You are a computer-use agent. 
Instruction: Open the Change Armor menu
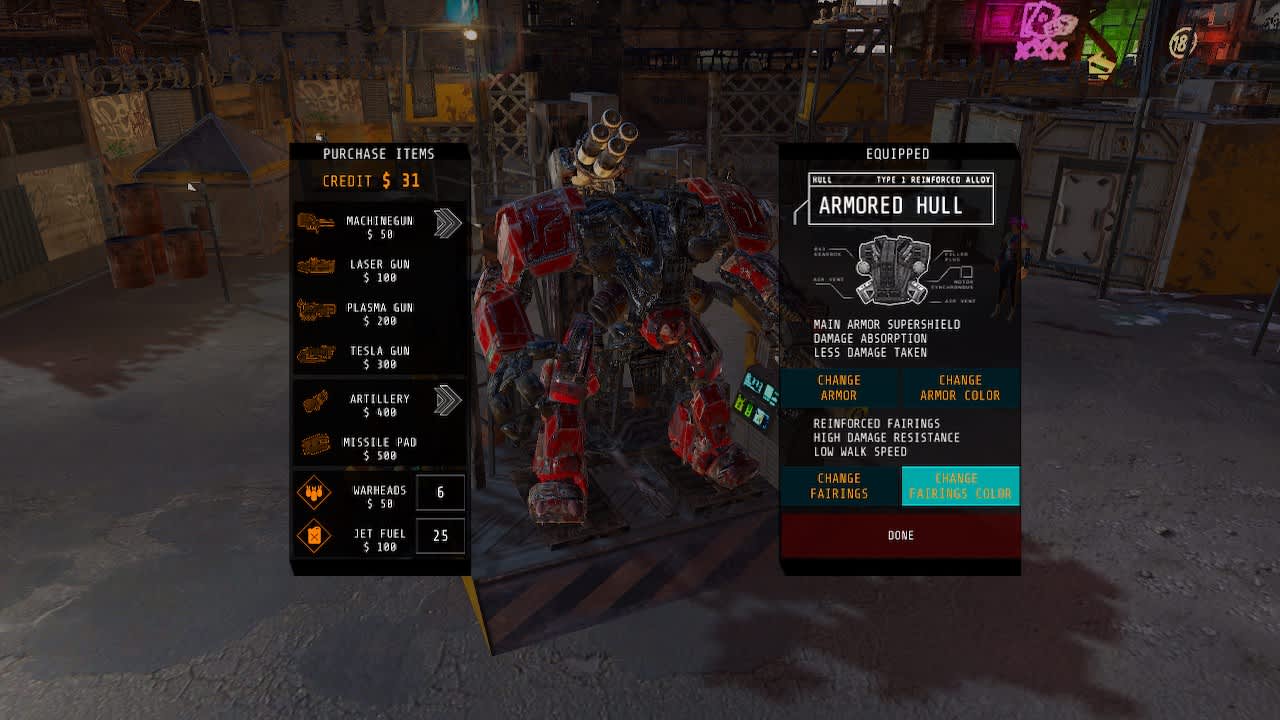(x=839, y=387)
